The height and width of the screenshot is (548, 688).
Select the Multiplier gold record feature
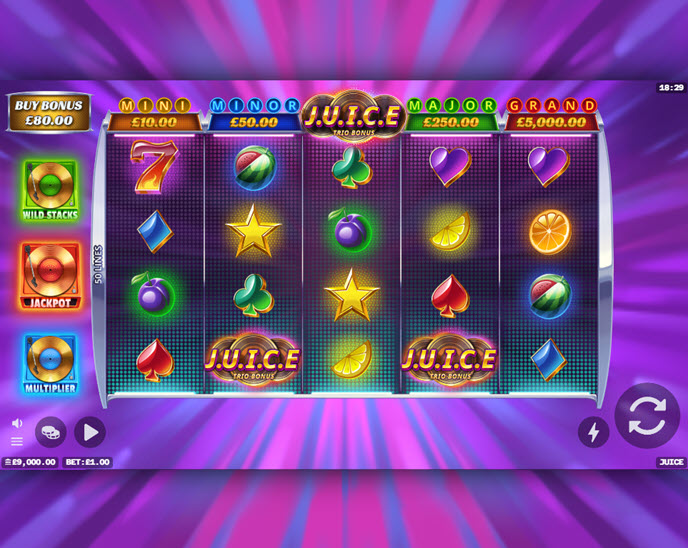(50, 362)
